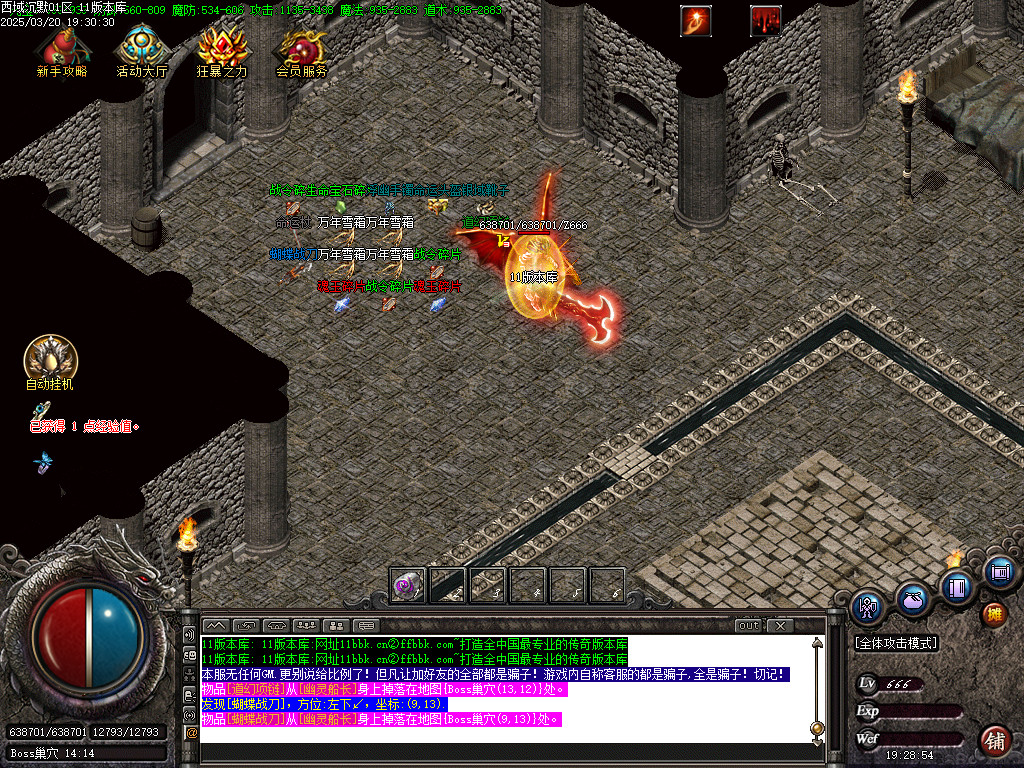This screenshot has height=768, width=1024.
Task: Select the @ chat channel button
Action: tap(191, 733)
